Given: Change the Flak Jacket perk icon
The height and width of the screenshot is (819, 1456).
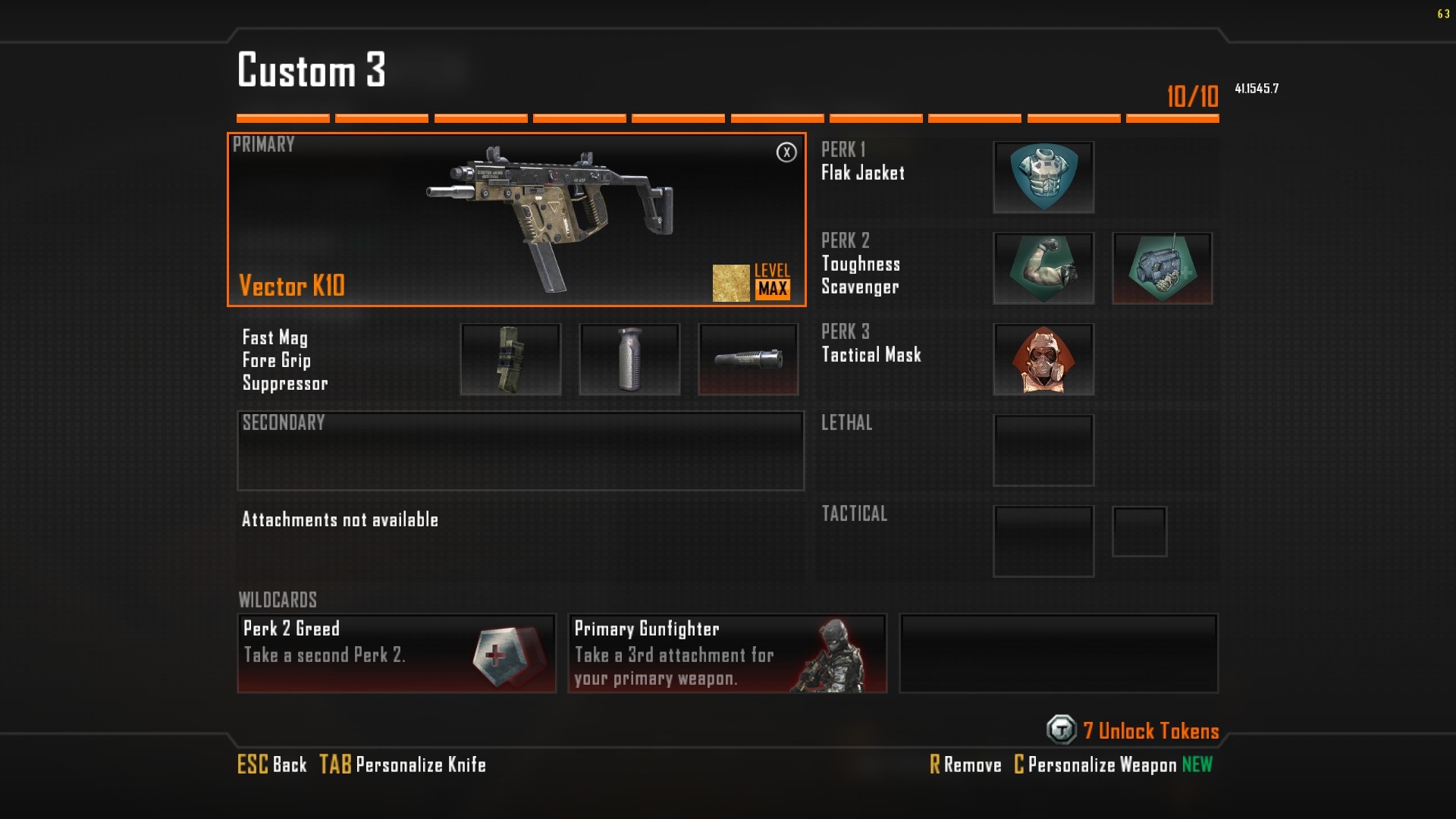Looking at the screenshot, I should click(x=1043, y=177).
